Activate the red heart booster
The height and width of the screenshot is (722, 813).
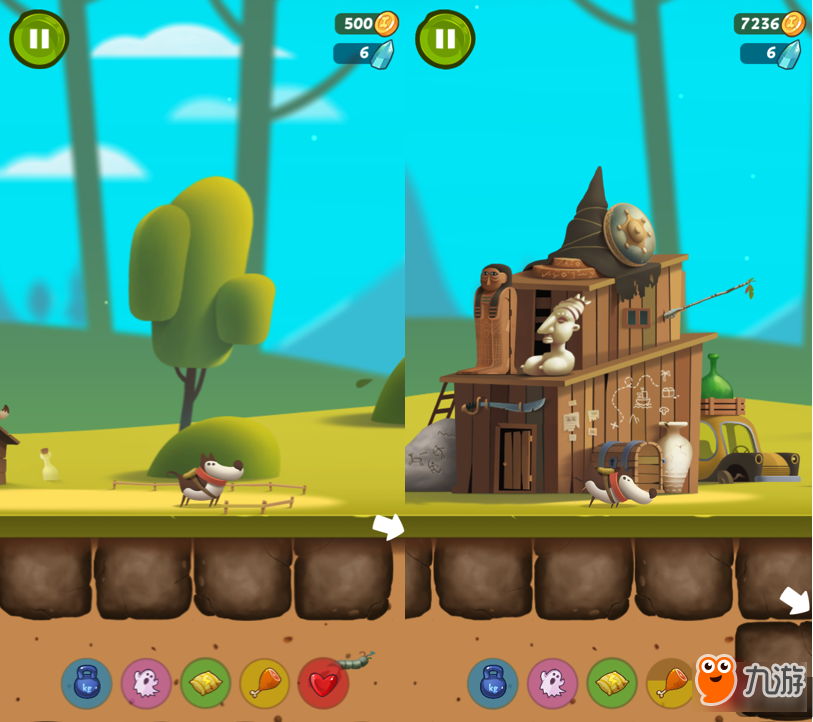tap(323, 683)
